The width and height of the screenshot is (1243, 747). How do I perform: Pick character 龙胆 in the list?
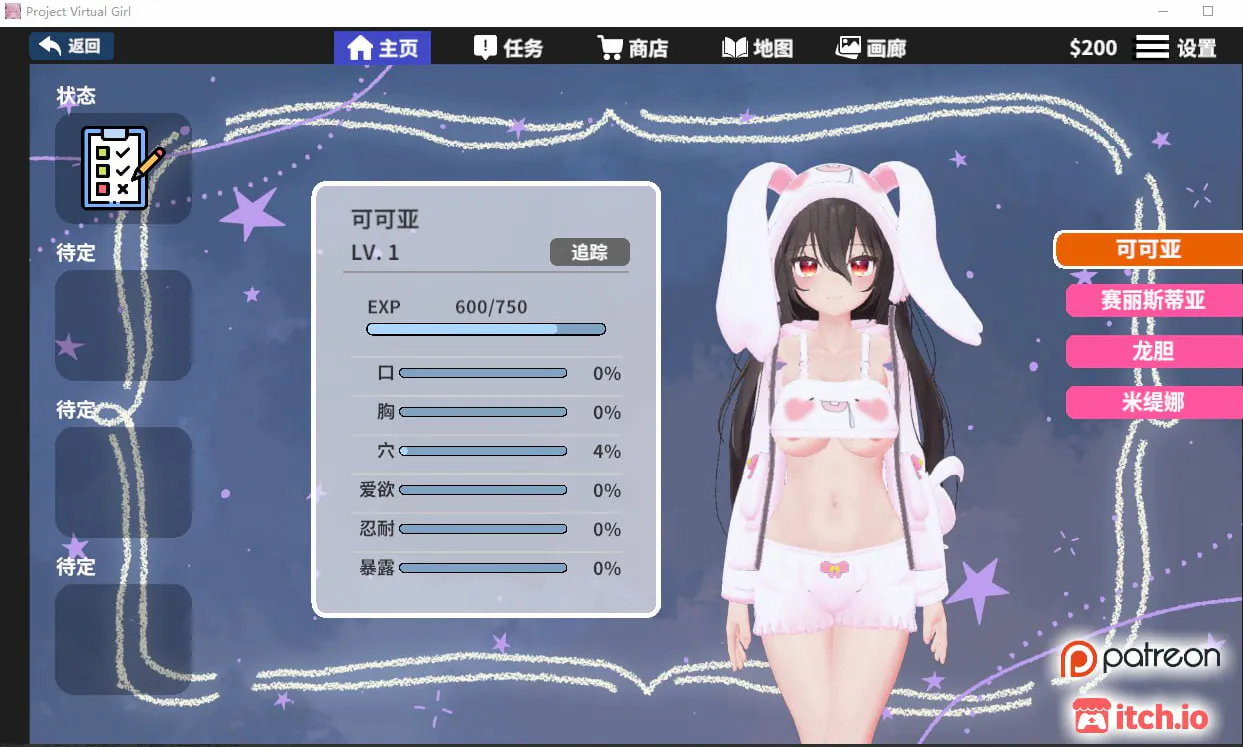pos(1152,351)
